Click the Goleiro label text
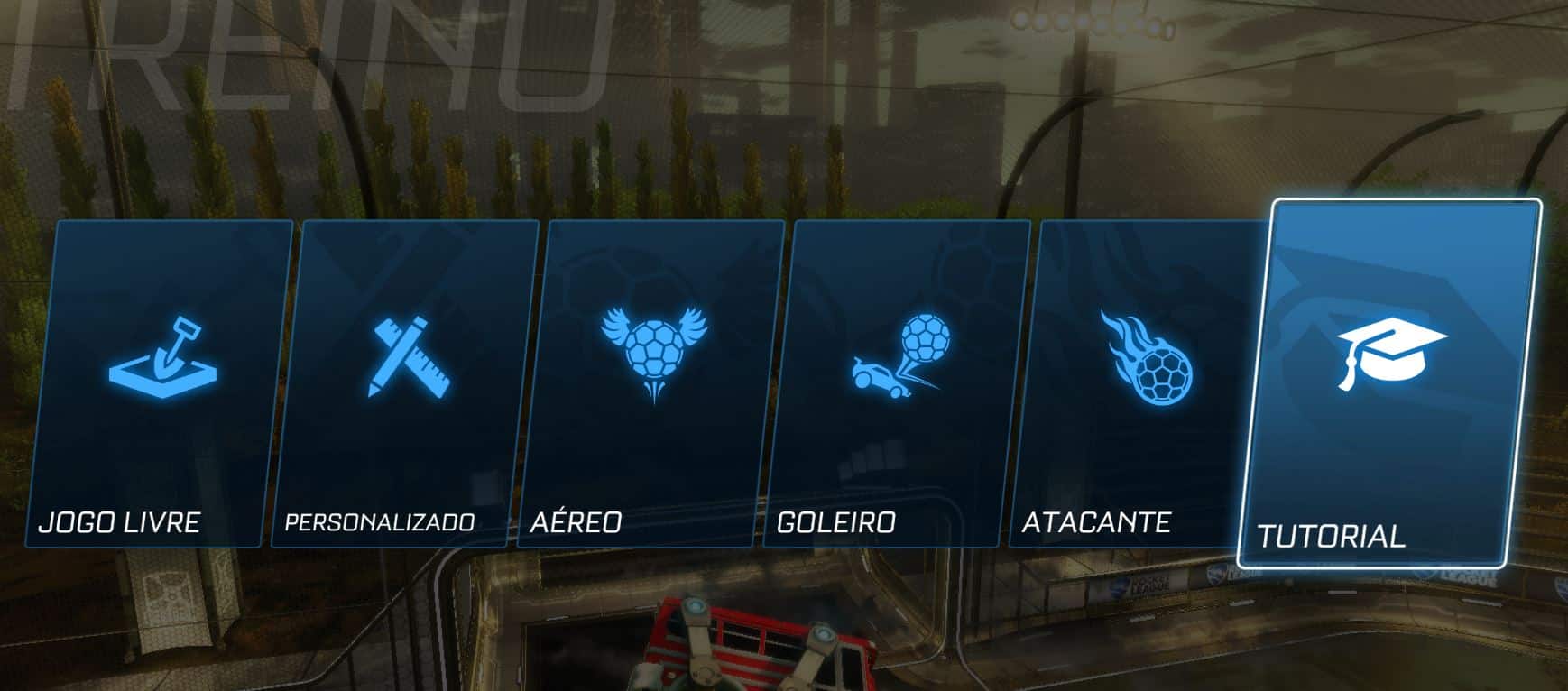The image size is (1568, 691). click(835, 521)
